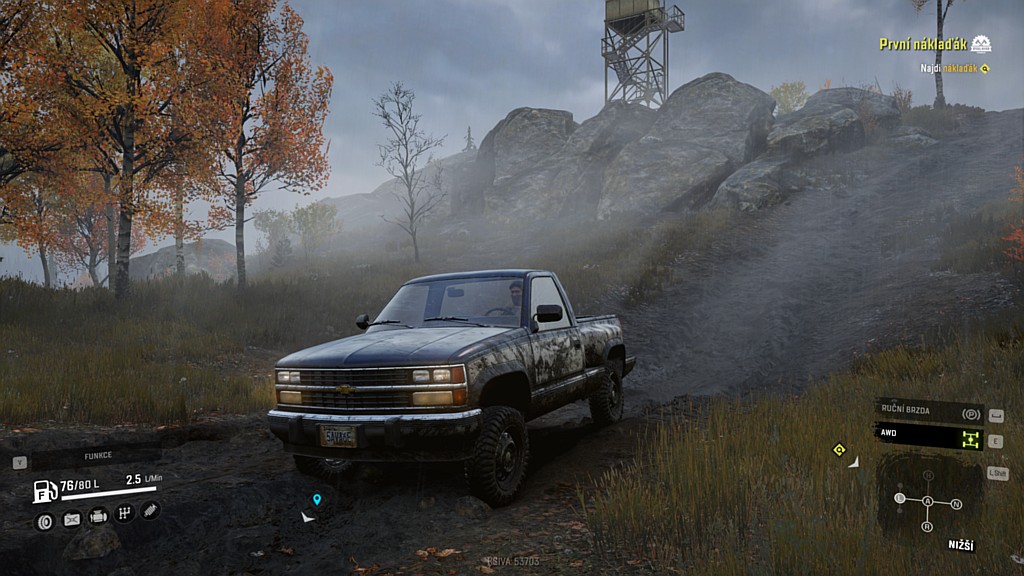
Task: Select the fuel canister status icon
Action: click(x=72, y=519)
